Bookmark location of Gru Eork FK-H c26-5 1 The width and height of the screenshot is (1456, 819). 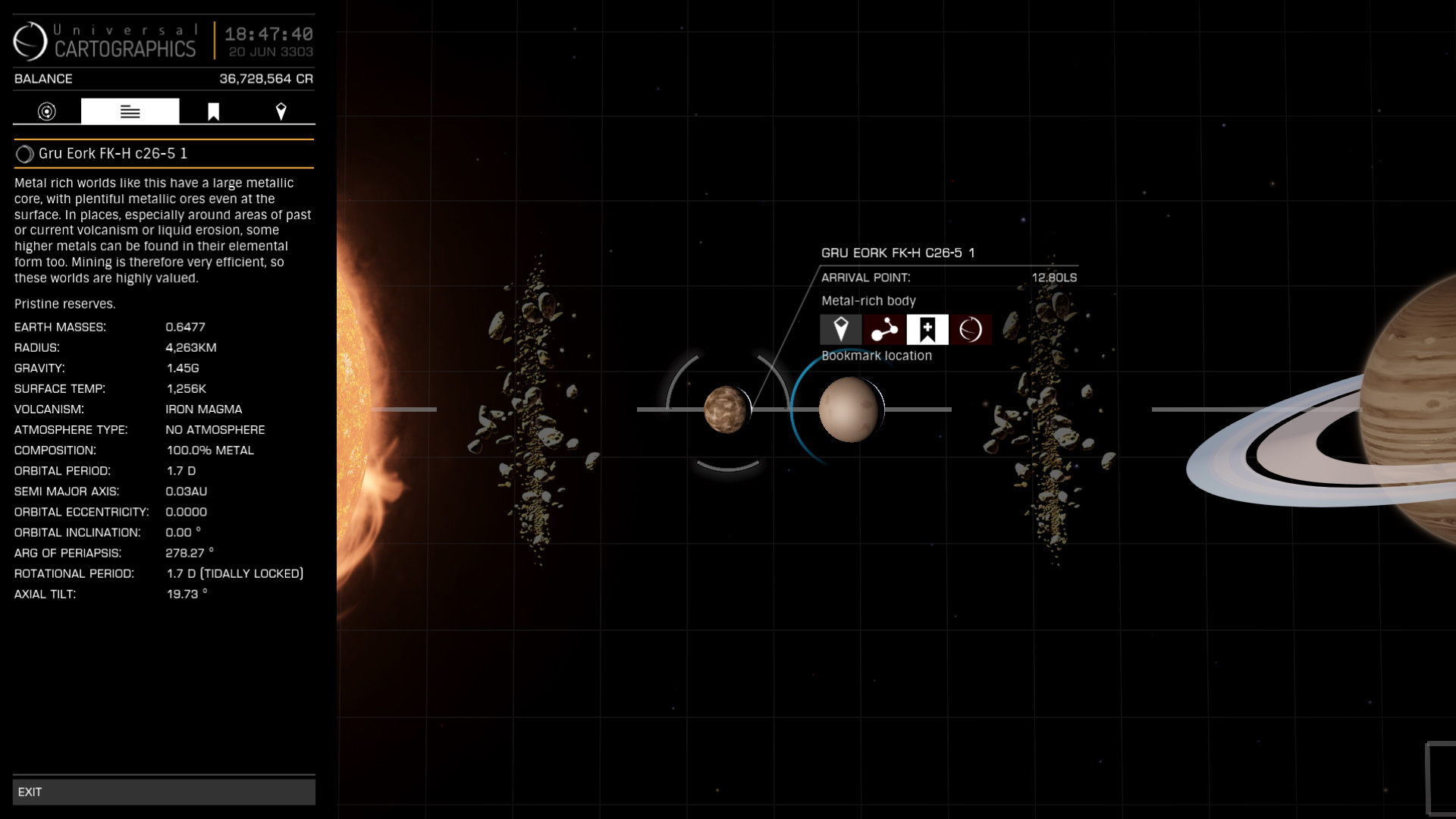coord(927,330)
